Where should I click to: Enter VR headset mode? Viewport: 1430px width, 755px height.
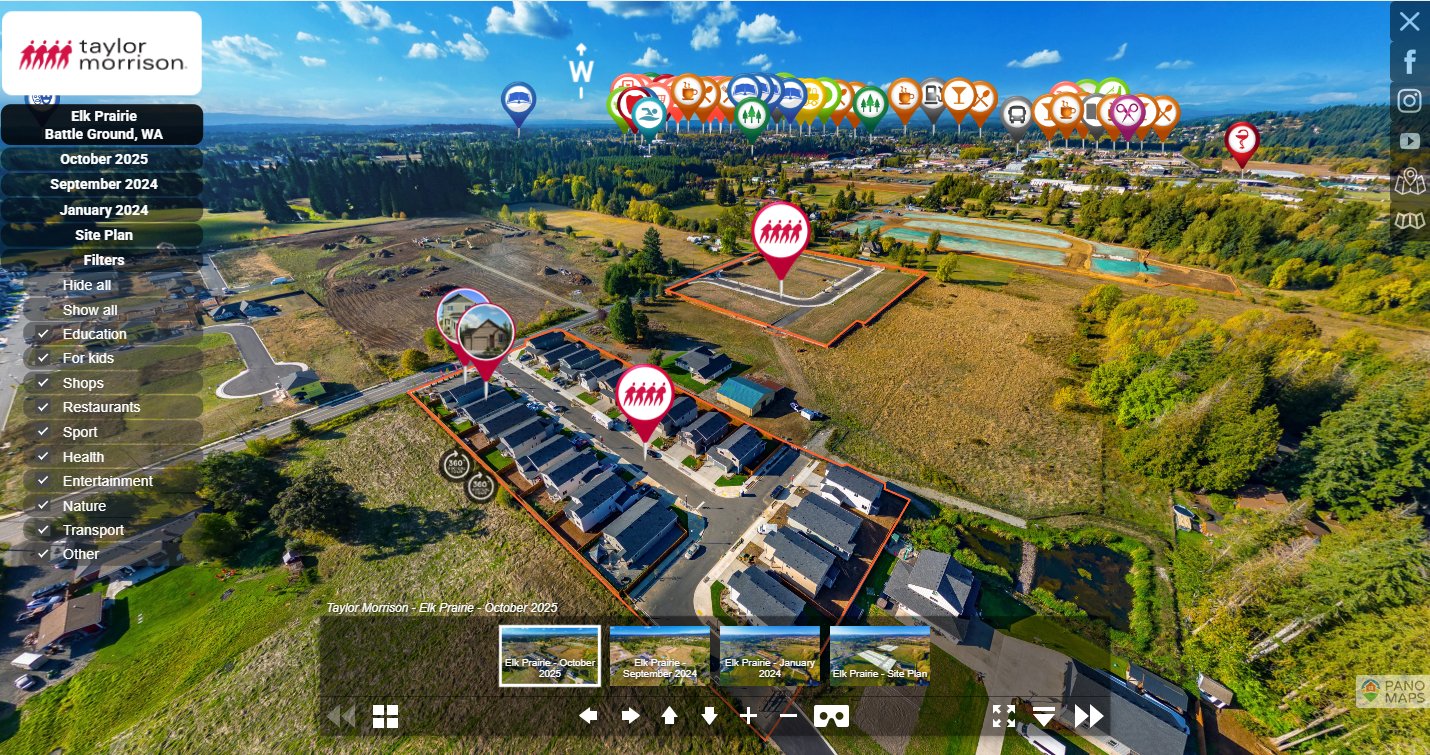(831, 716)
